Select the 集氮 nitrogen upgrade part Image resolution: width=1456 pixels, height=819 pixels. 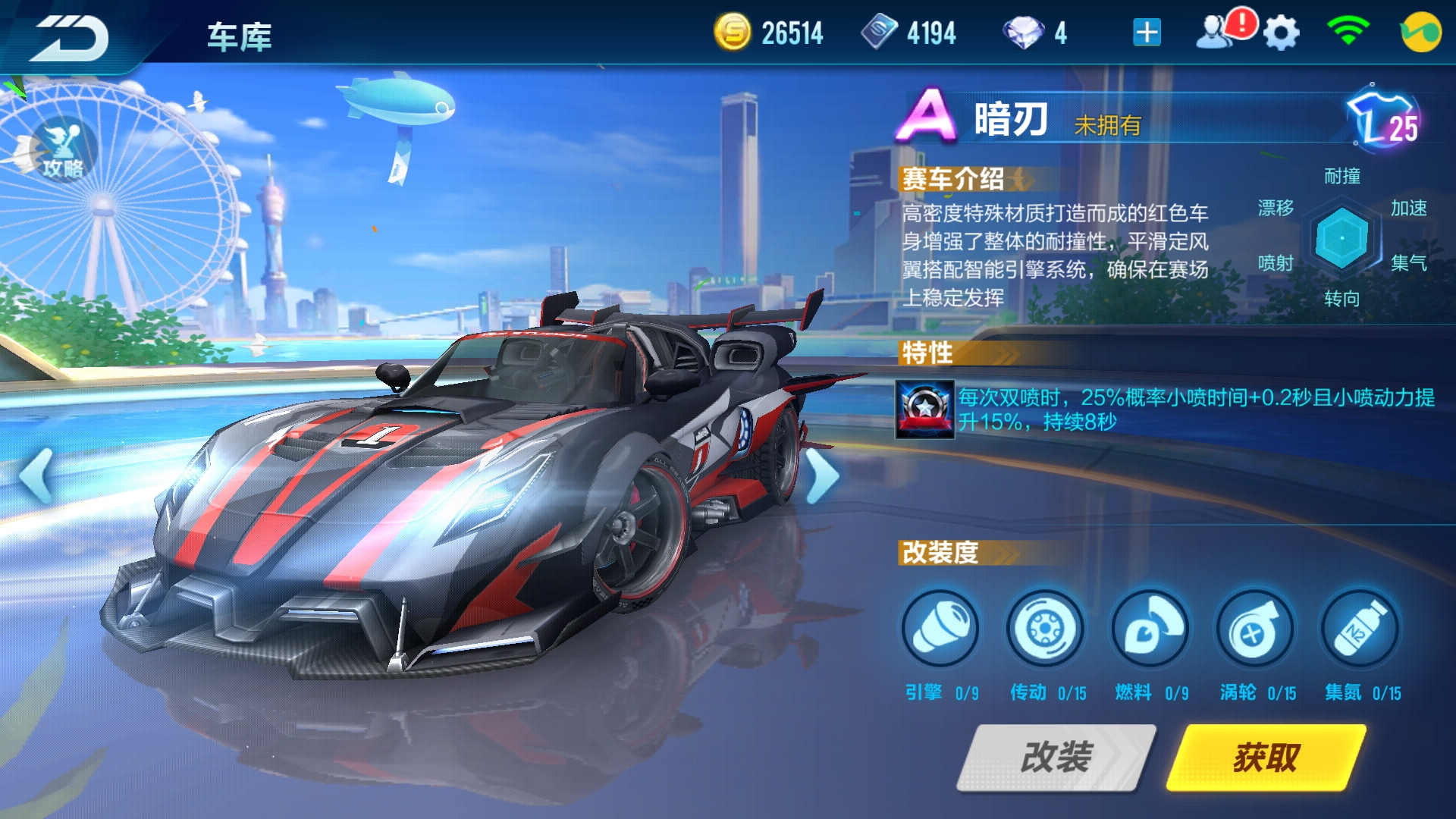(1360, 629)
